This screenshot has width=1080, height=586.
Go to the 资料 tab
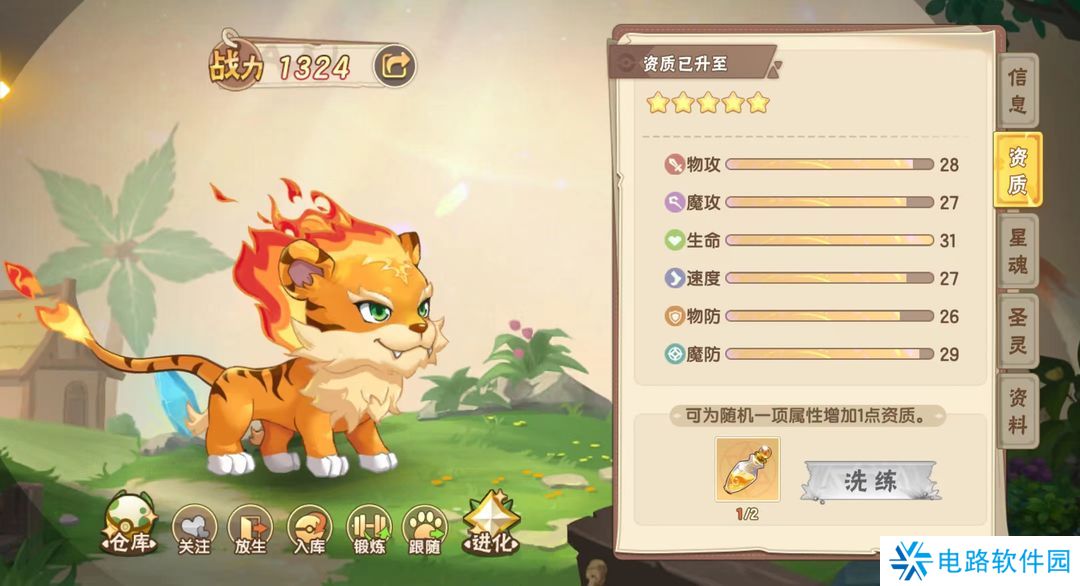pyautogui.click(x=1017, y=410)
